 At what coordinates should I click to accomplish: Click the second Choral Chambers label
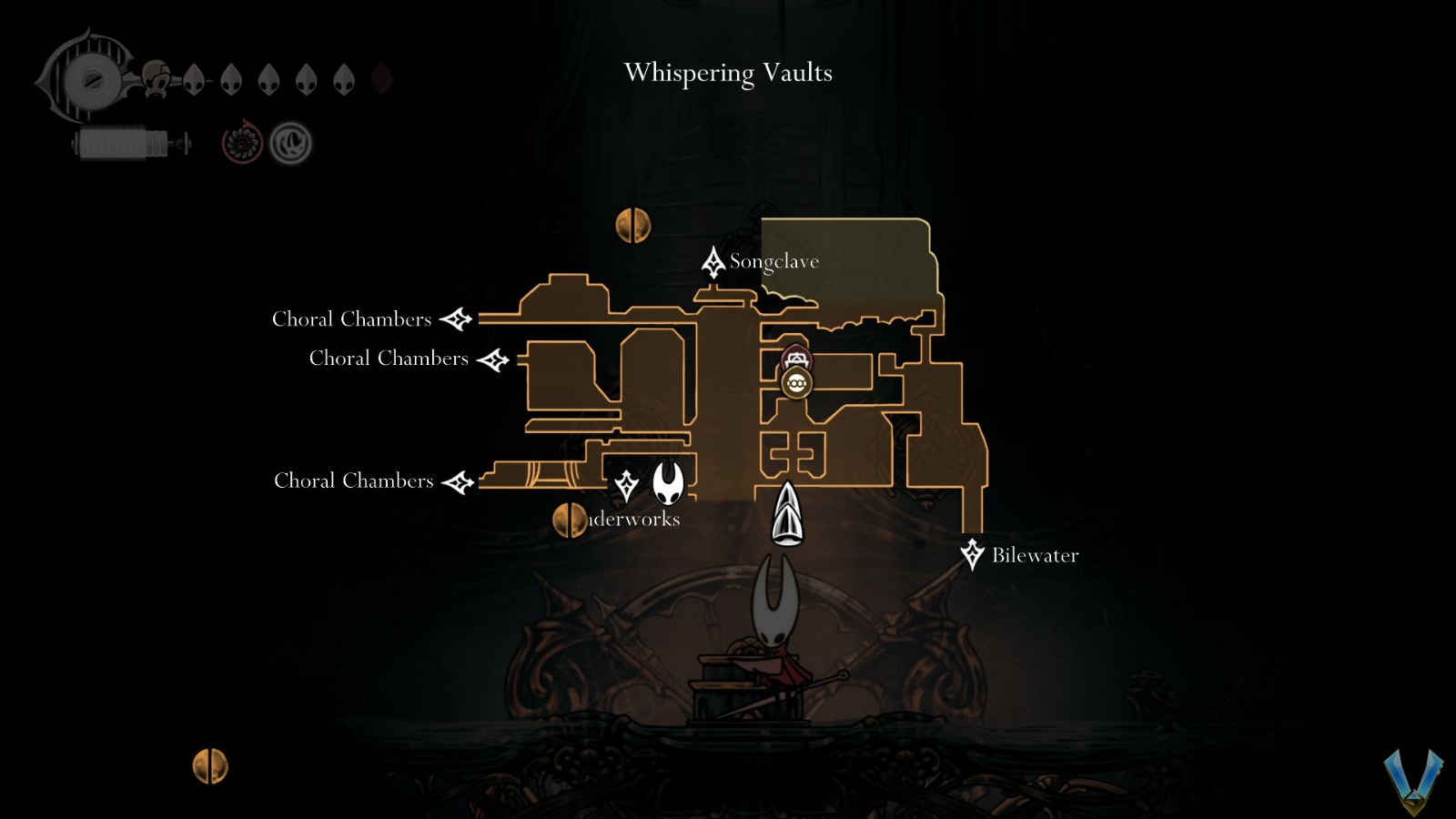[x=386, y=358]
